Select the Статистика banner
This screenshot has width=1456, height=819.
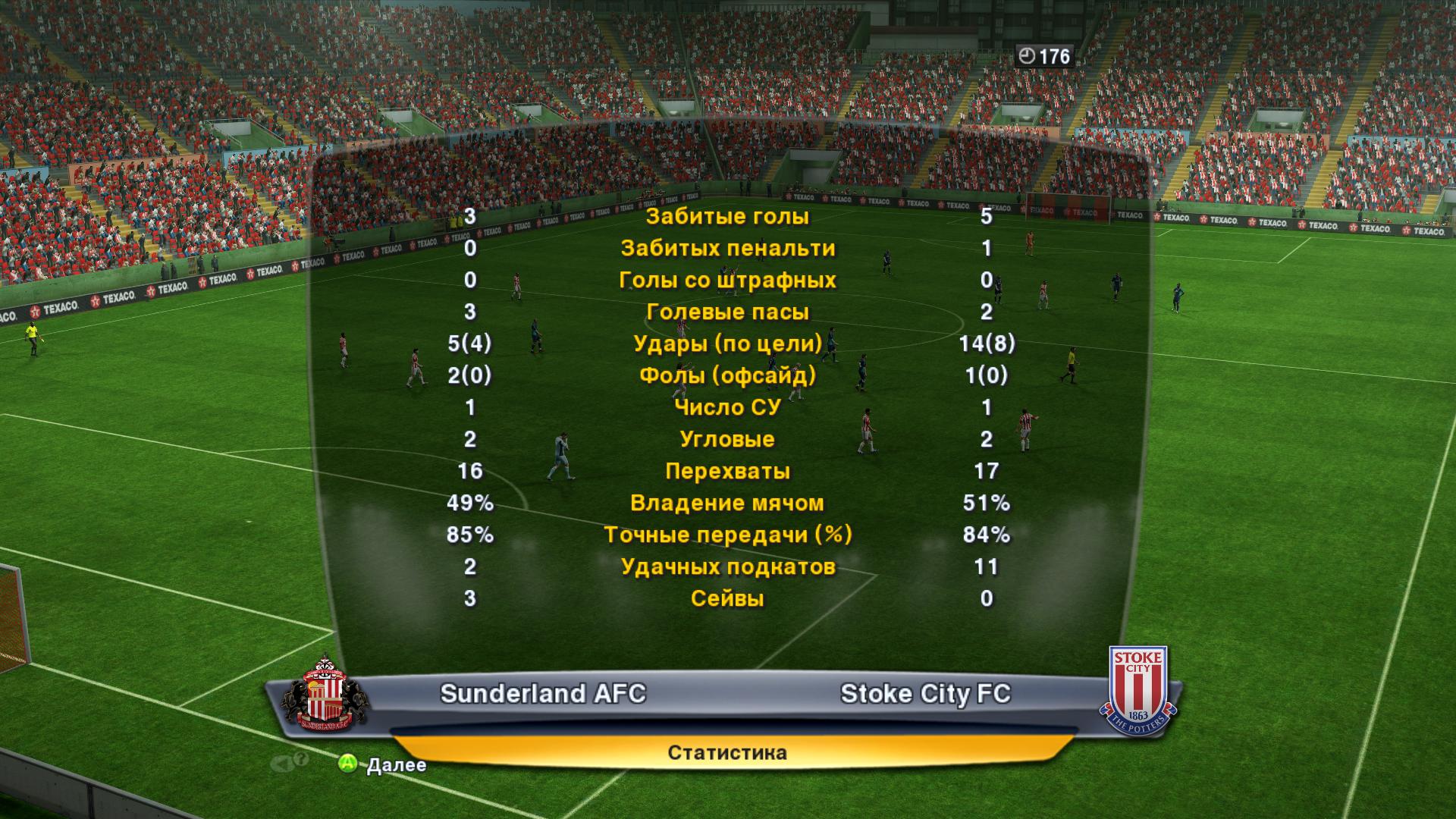727,752
